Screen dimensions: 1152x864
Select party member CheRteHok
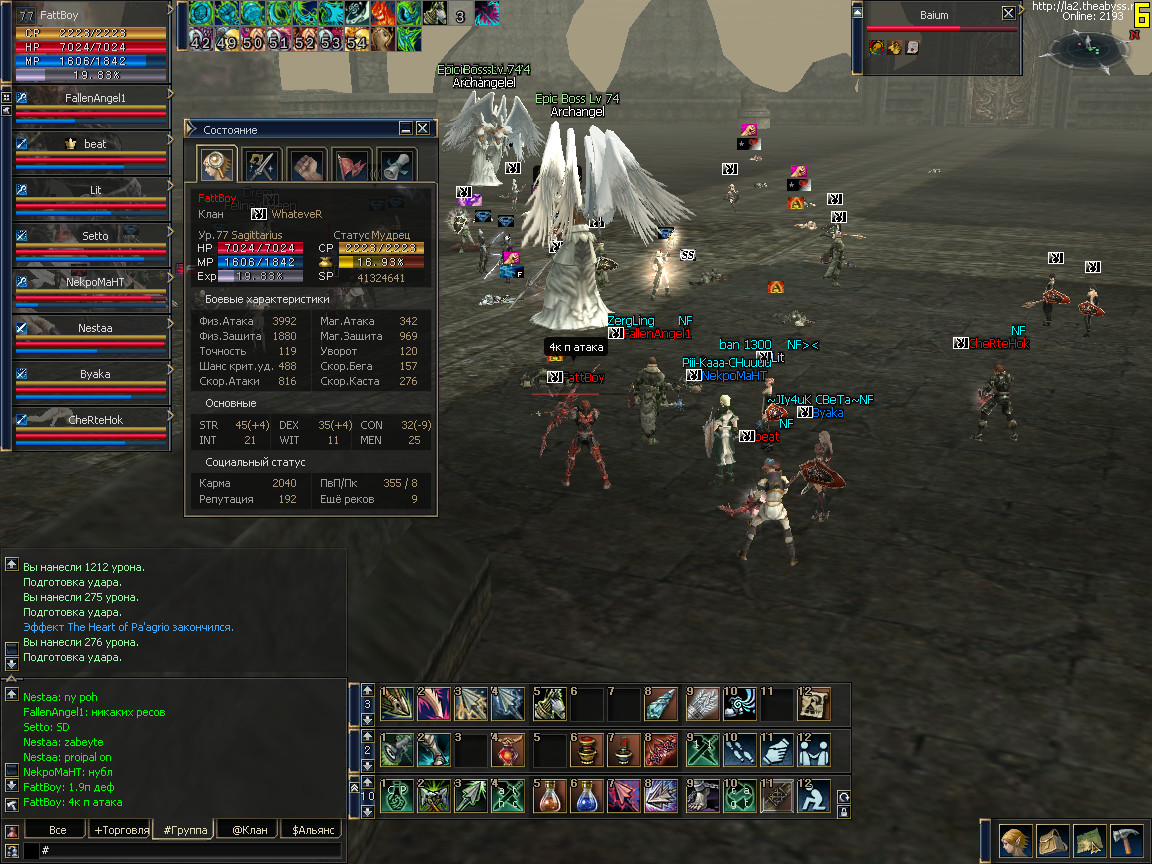[x=94, y=420]
